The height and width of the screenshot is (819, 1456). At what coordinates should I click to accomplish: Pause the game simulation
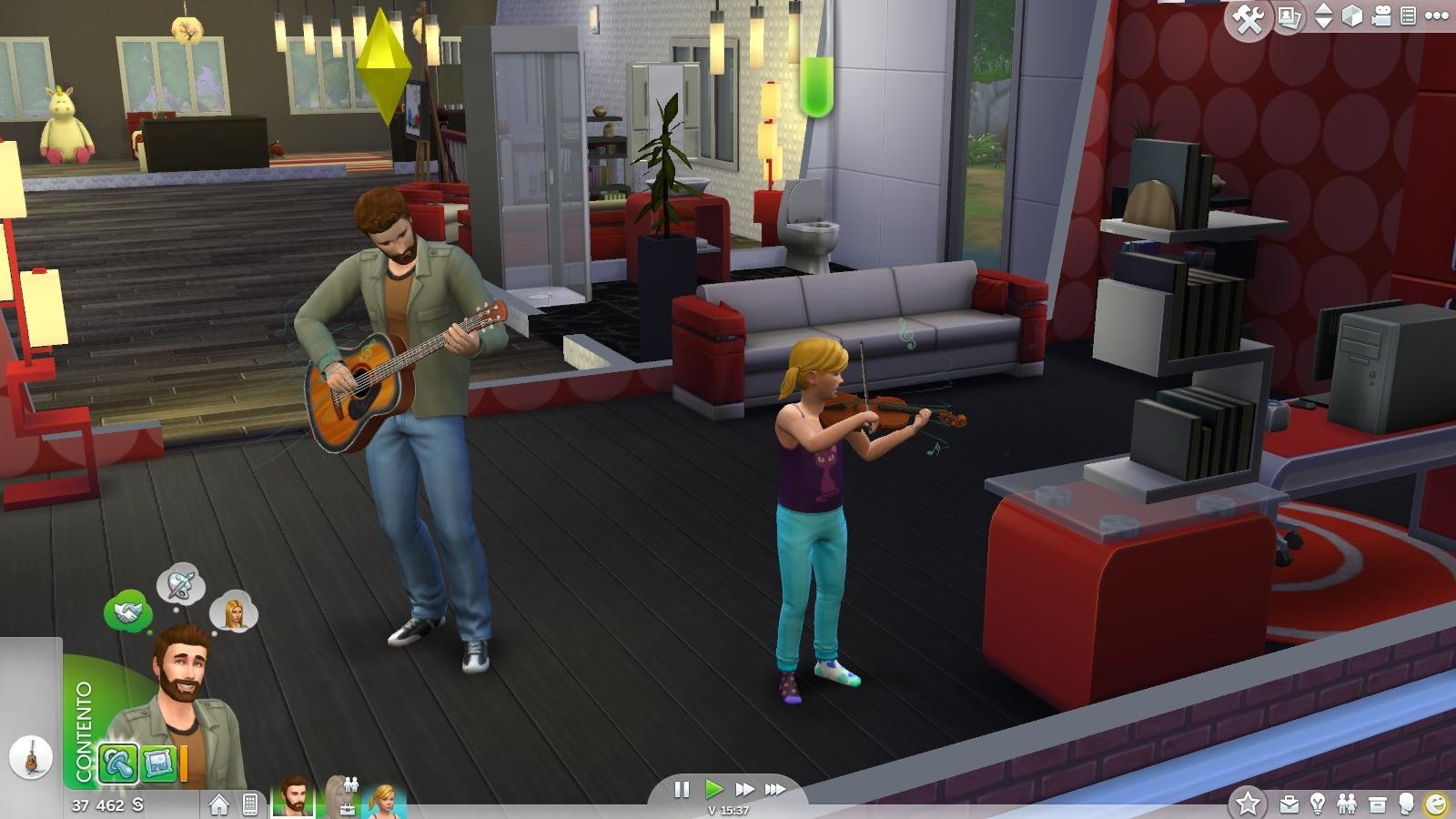682,789
